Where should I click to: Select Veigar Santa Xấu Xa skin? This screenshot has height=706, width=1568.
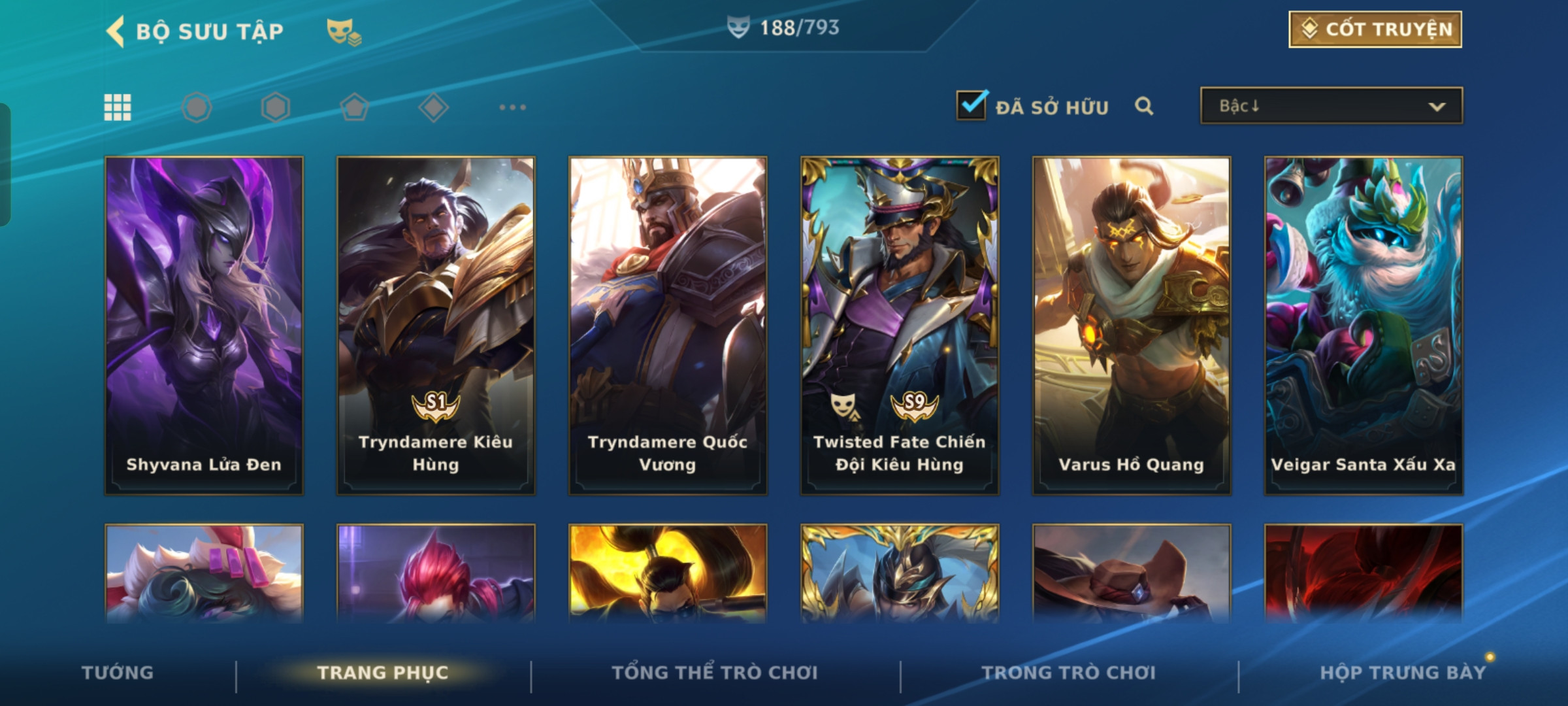click(x=1364, y=325)
